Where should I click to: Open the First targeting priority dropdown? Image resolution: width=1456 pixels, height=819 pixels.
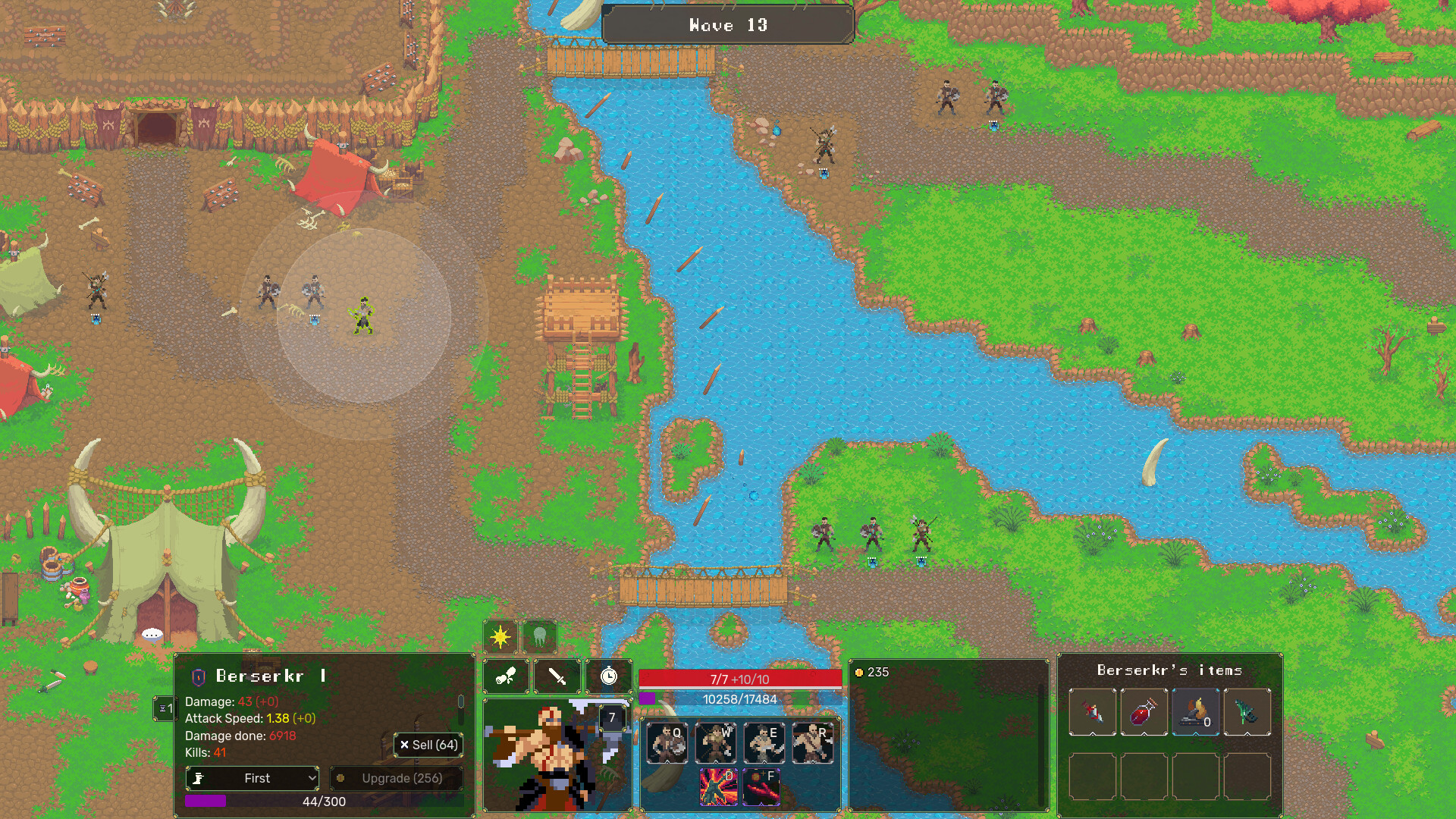pos(252,778)
